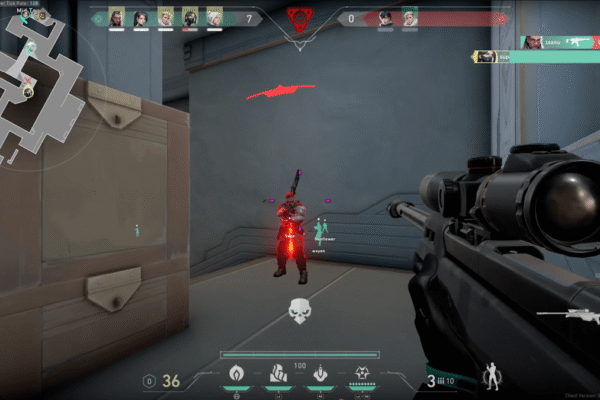This screenshot has height=400, width=600.
Task: Click the red spike icon at top center
Action: (x=298, y=18)
